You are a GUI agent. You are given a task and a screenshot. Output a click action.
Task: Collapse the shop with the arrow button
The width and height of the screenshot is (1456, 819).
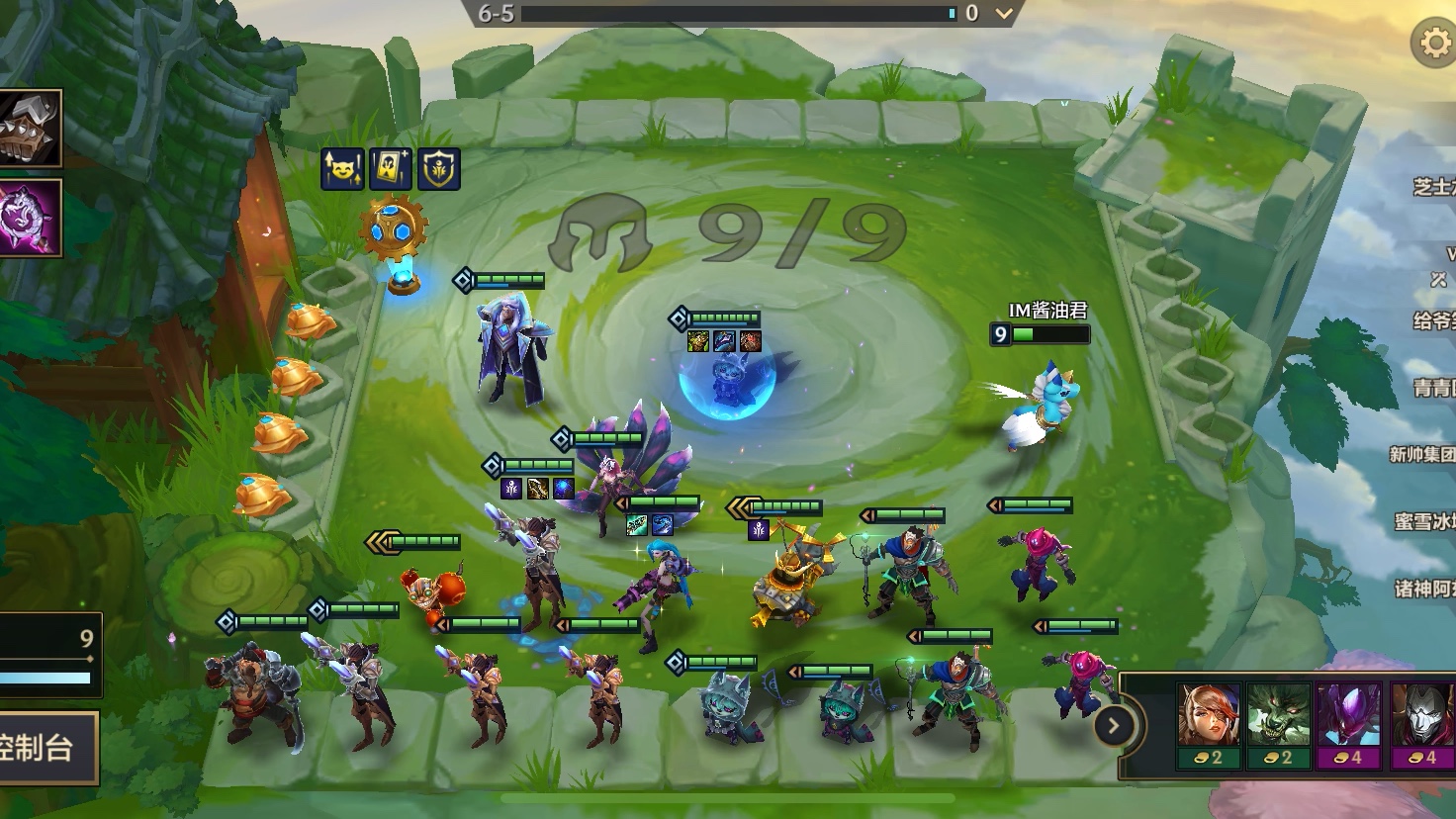[x=1113, y=726]
